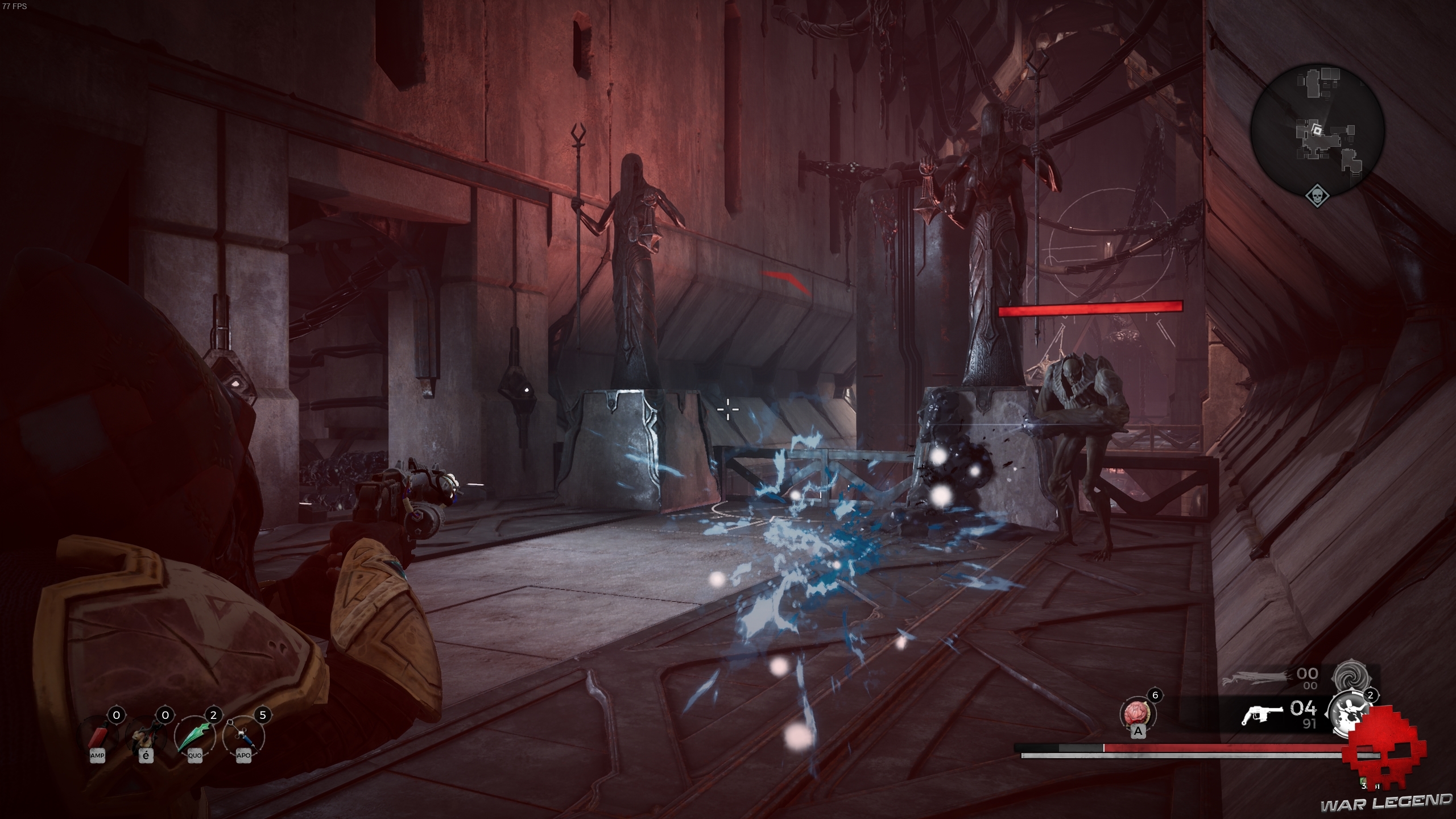Activate the pink brain relic item
The height and width of the screenshot is (819, 1456).
(1137, 714)
